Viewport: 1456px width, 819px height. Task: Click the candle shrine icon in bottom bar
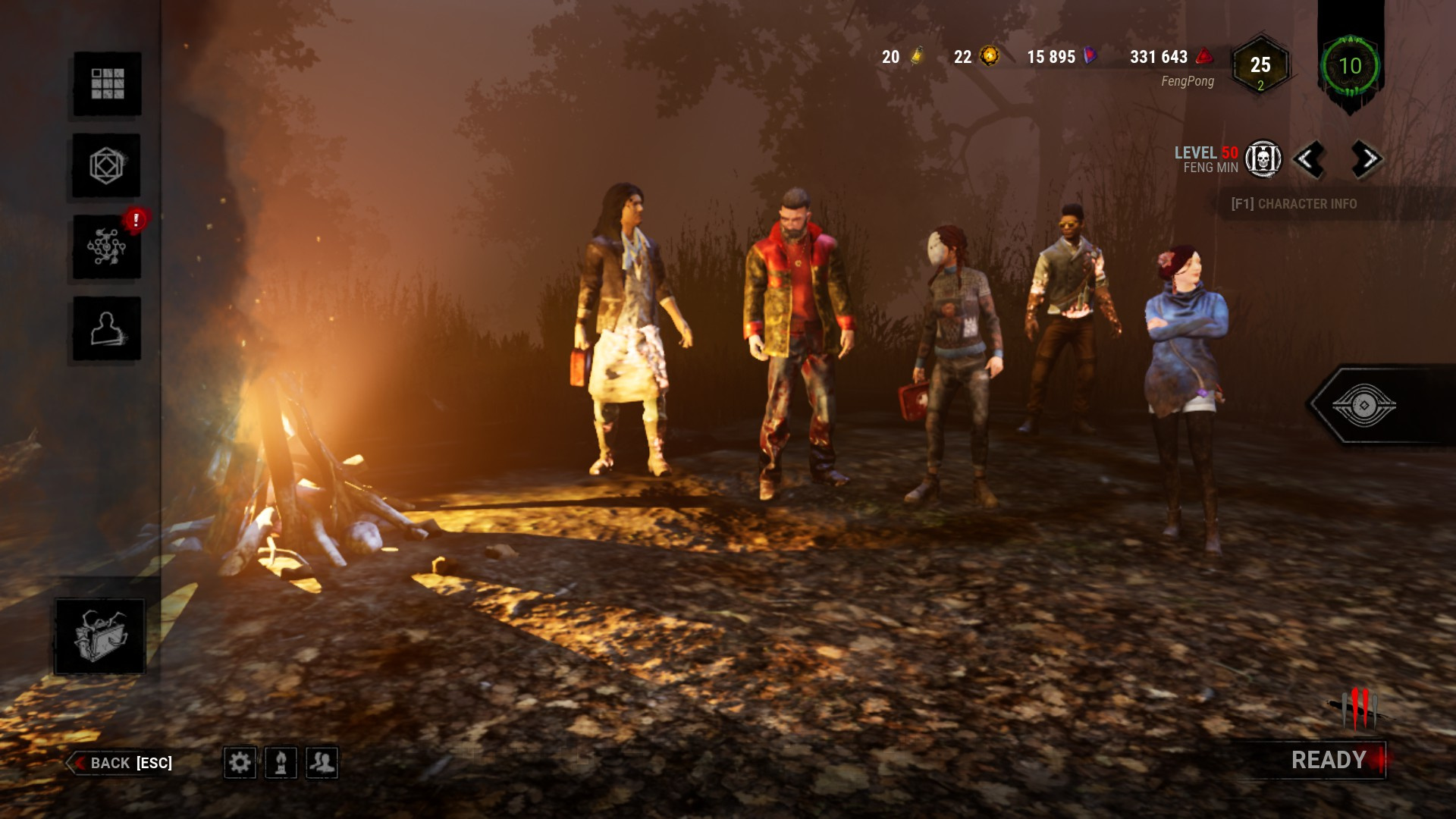coord(281,763)
